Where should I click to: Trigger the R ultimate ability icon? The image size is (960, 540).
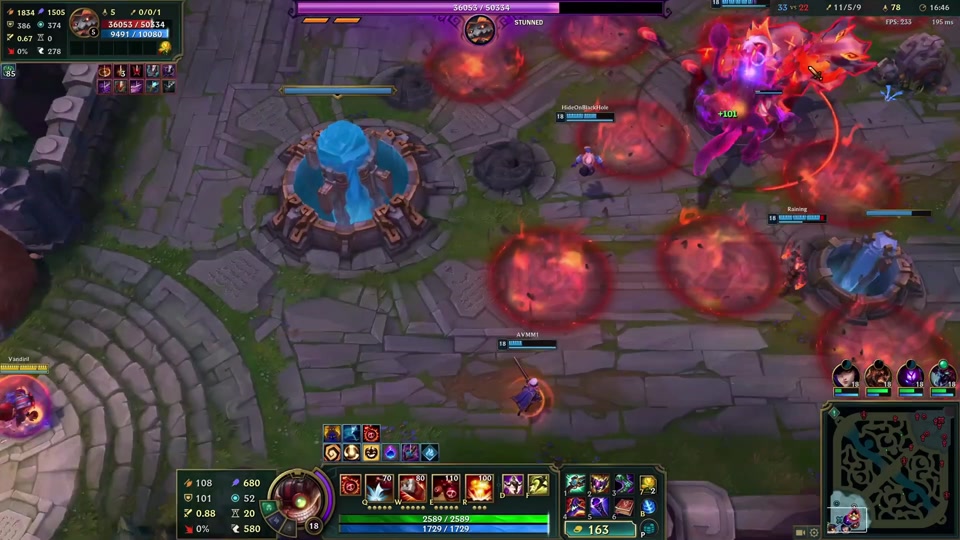tap(480, 487)
